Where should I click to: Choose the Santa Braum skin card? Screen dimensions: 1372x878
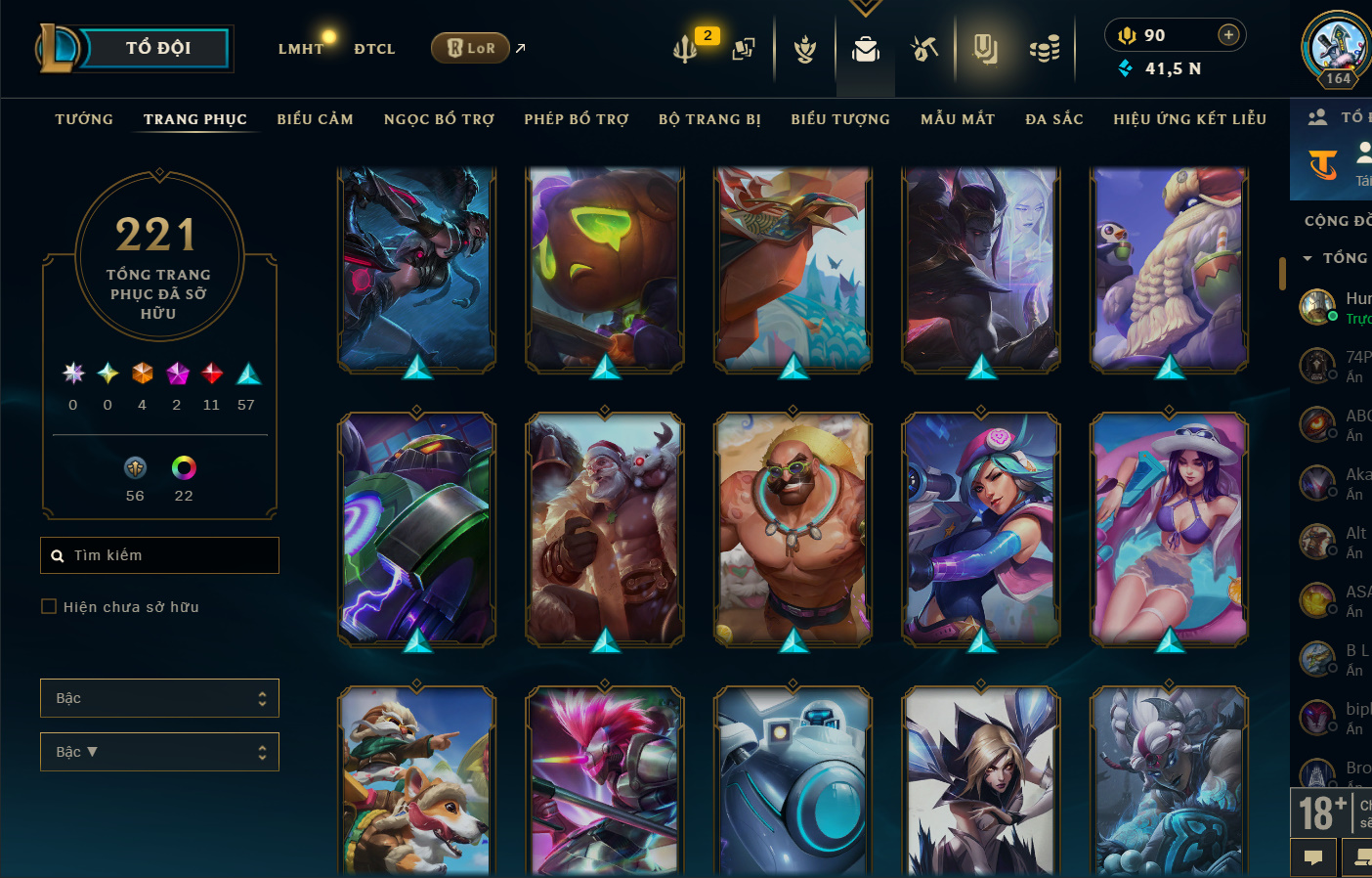pyautogui.click(x=605, y=528)
